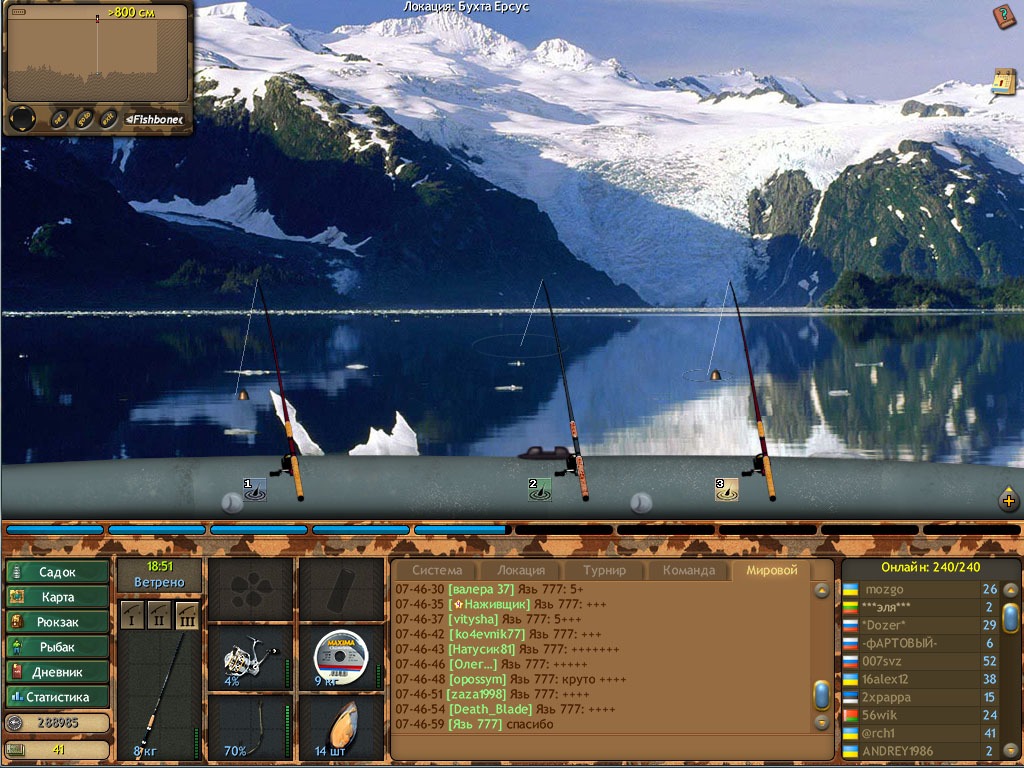Switch to the Система chat tab

[438, 570]
